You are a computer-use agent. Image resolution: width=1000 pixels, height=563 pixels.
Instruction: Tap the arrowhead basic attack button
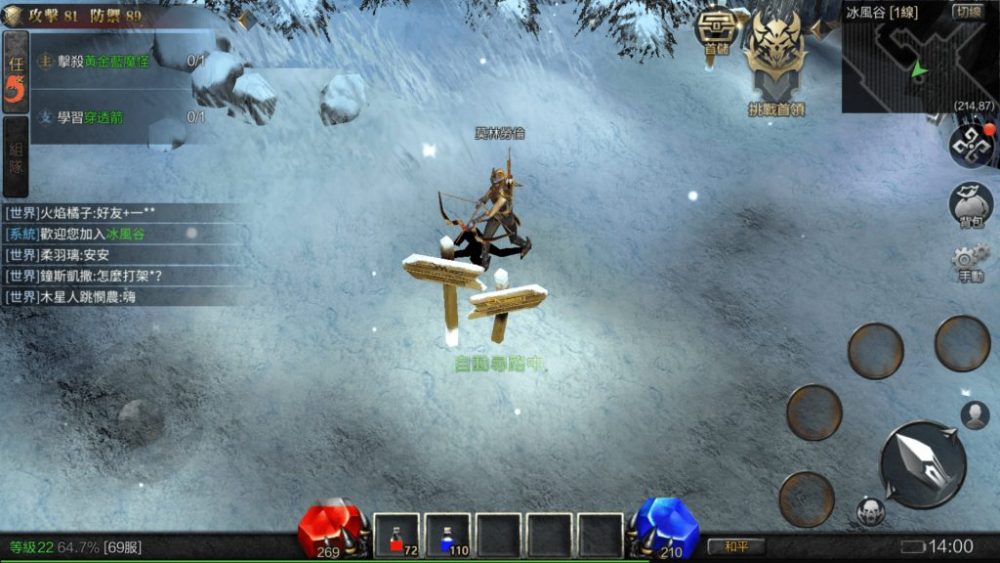click(x=922, y=464)
